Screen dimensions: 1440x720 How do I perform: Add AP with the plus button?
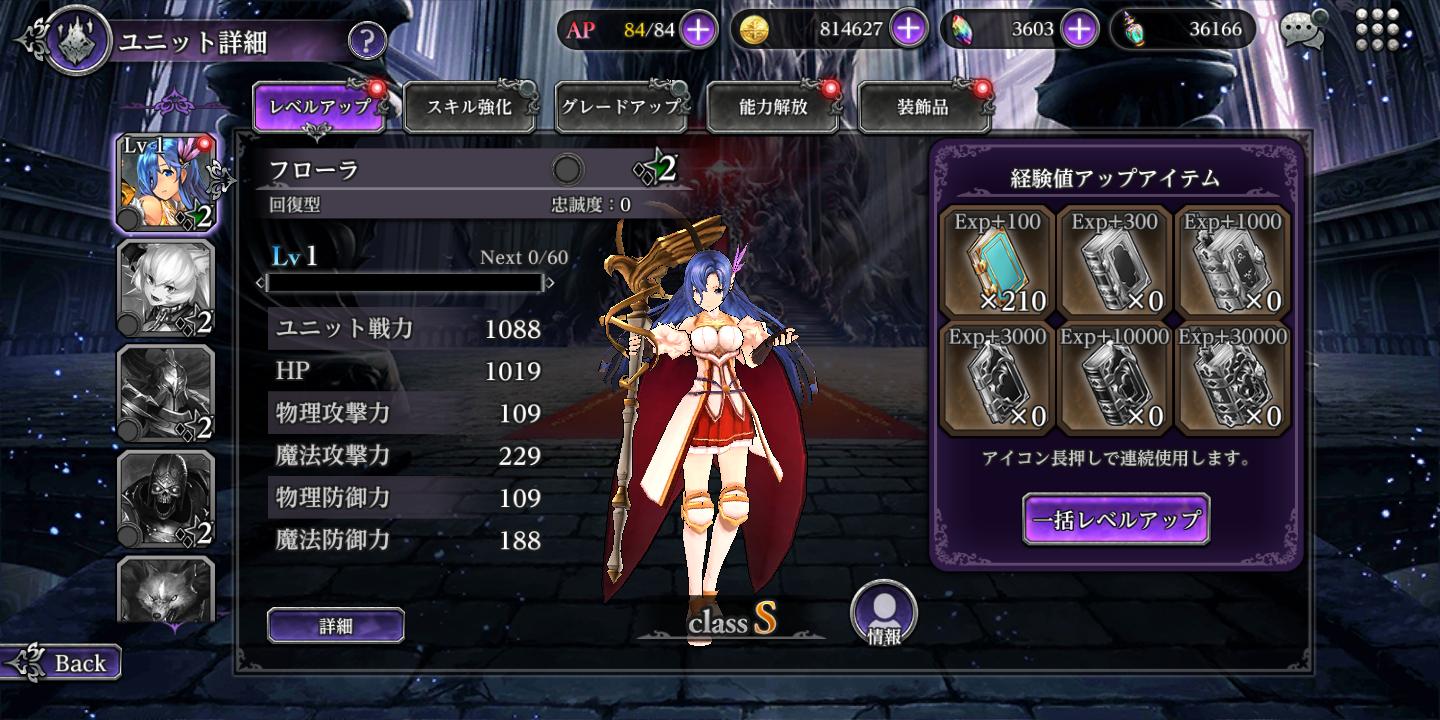698,29
